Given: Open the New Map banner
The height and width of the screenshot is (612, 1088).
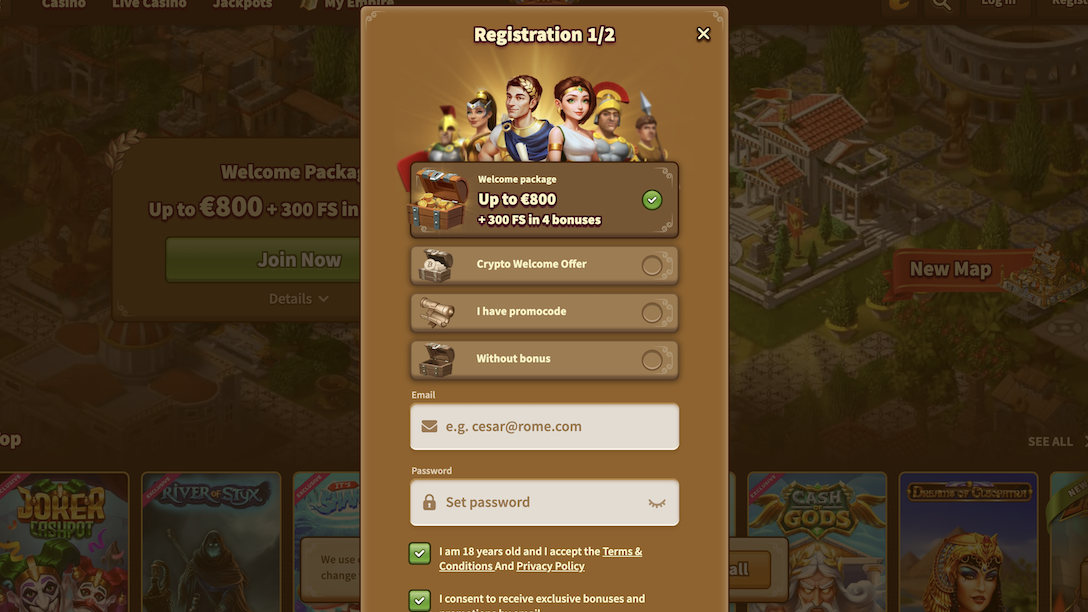Looking at the screenshot, I should coord(950,269).
